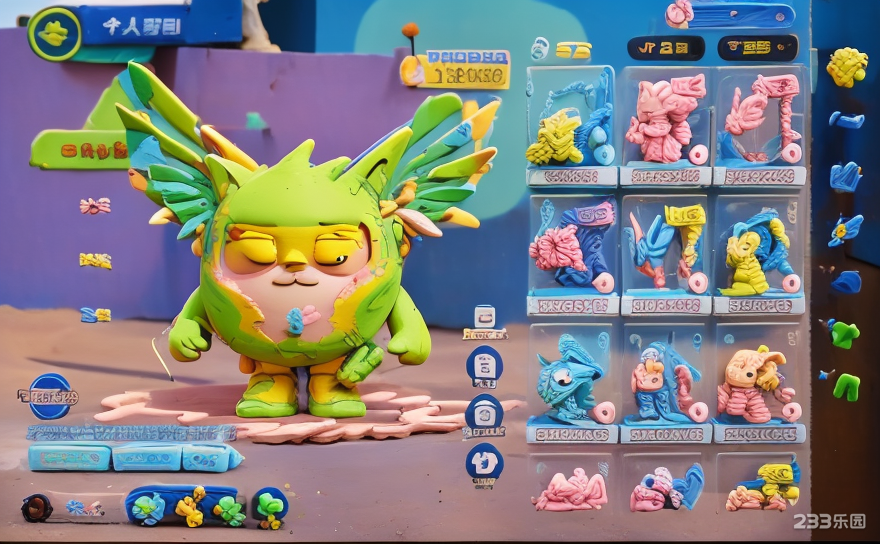Choose the blue flower with yellow center
The image size is (880, 544).
(x=845, y=230)
